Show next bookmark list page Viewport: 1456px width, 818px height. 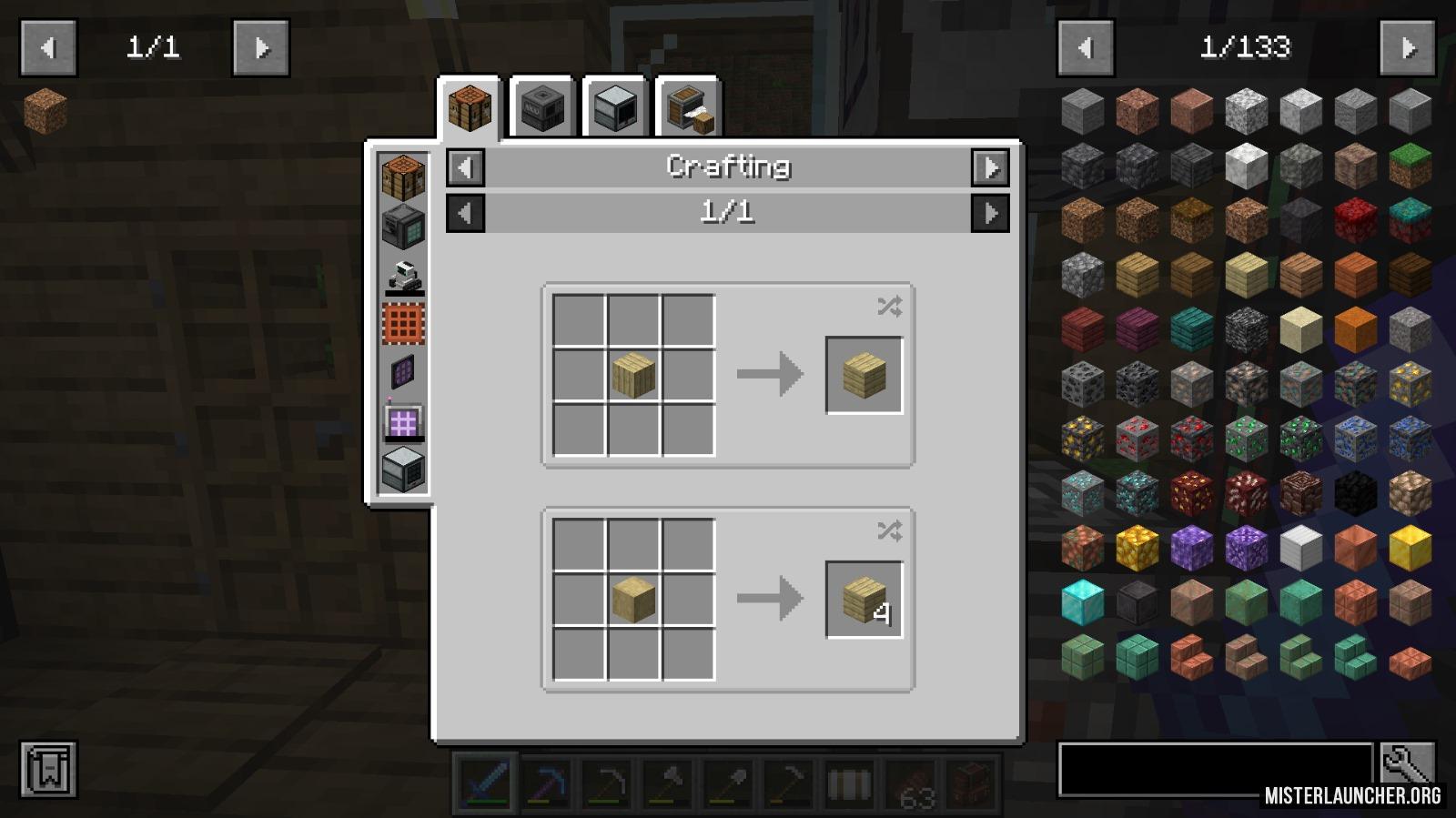click(x=261, y=47)
